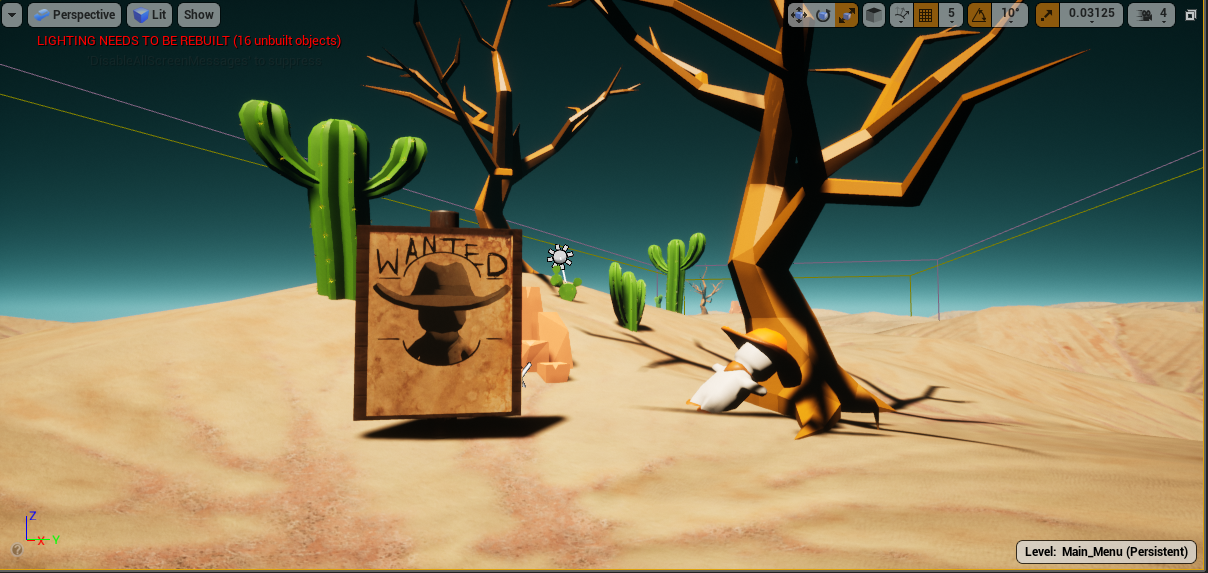The image size is (1208, 573).
Task: Select the translate (move) gizmo tool
Action: click(x=799, y=15)
